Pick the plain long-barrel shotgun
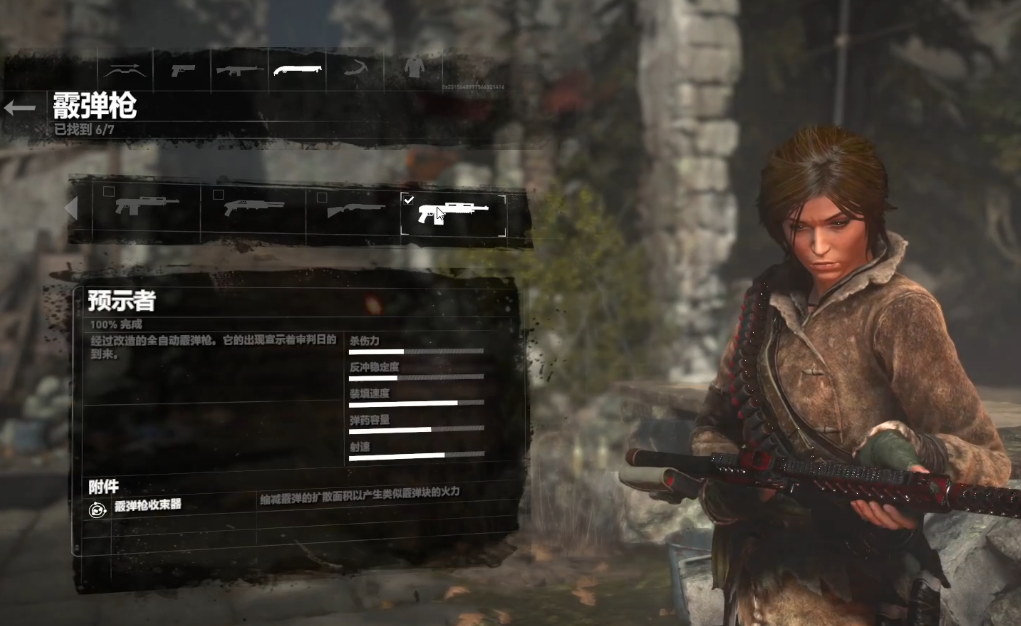This screenshot has width=1021, height=626. coord(356,209)
